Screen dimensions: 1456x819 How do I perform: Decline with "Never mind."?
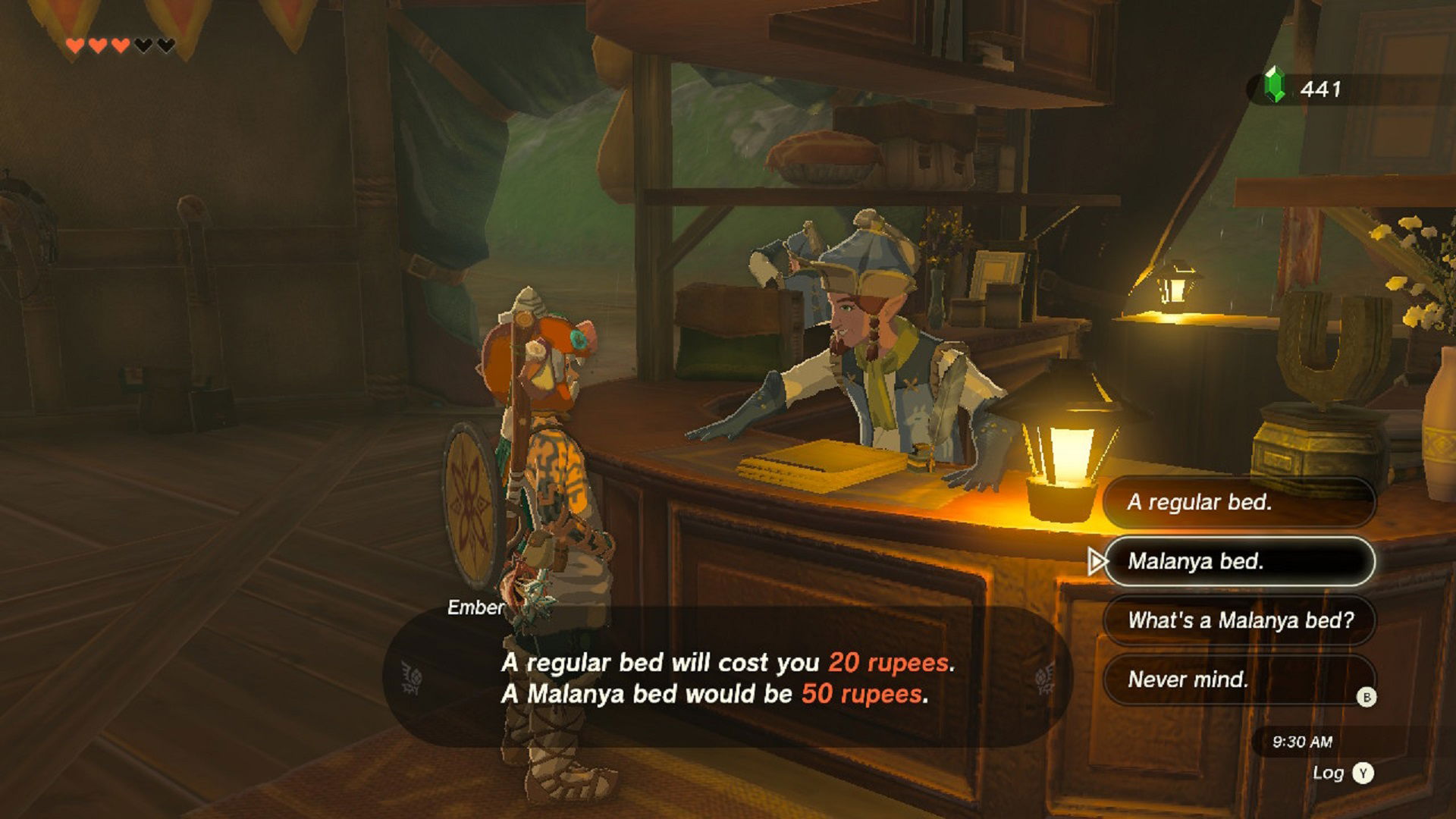1238,679
